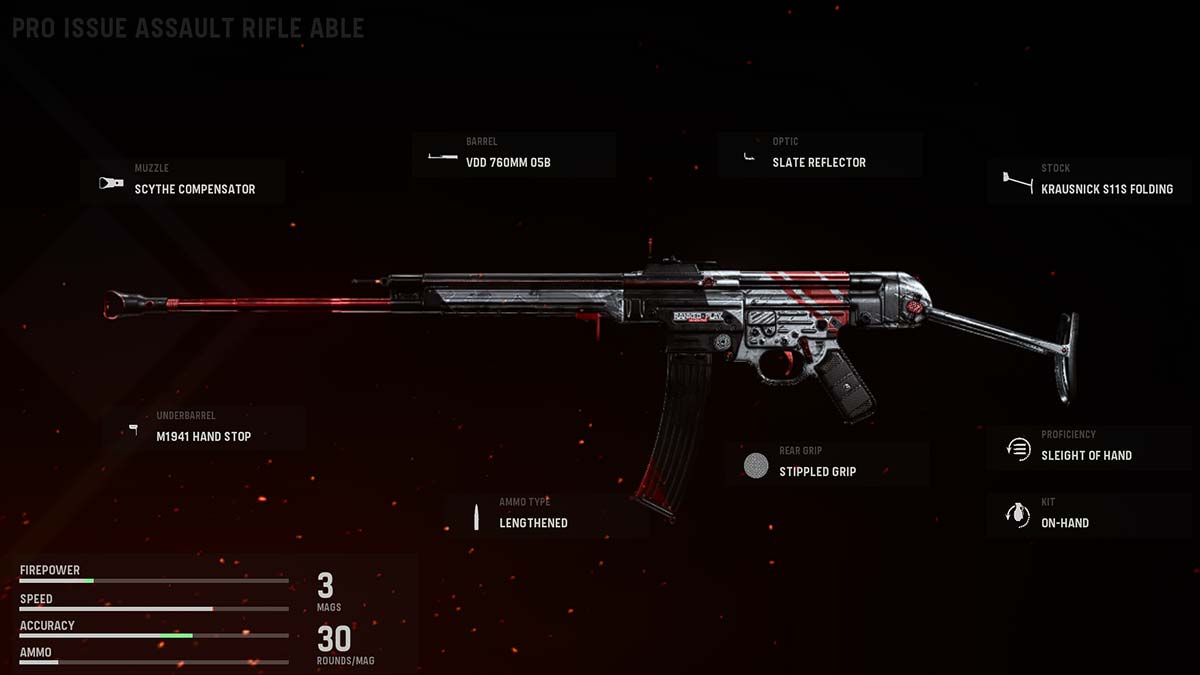Choose the Stippled Grip rear grip
The height and width of the screenshot is (675, 1200).
click(x=828, y=464)
